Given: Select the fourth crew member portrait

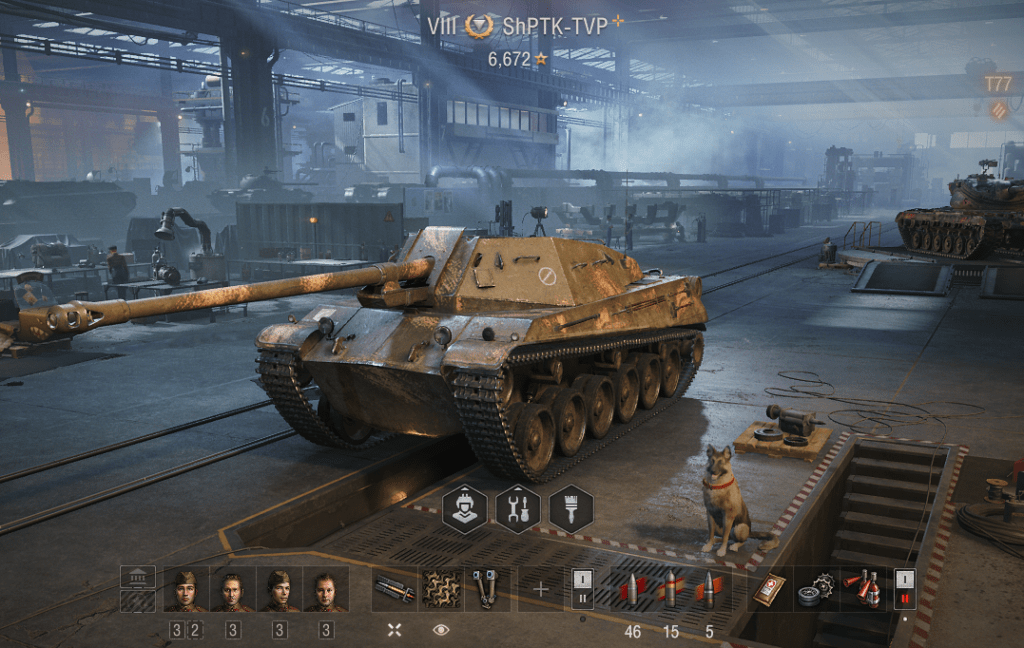Looking at the screenshot, I should pos(326,590).
